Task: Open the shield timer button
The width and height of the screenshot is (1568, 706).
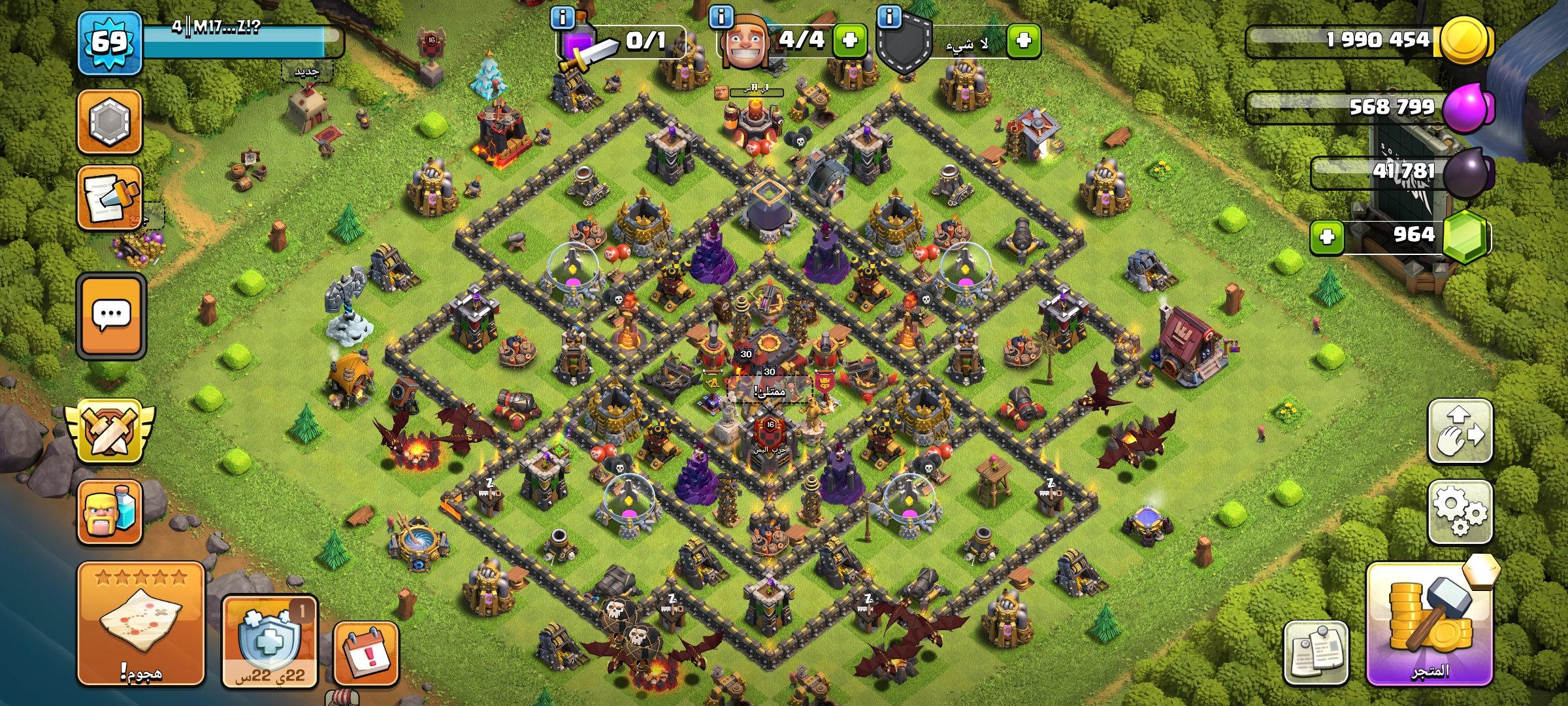Action: coord(269,641)
